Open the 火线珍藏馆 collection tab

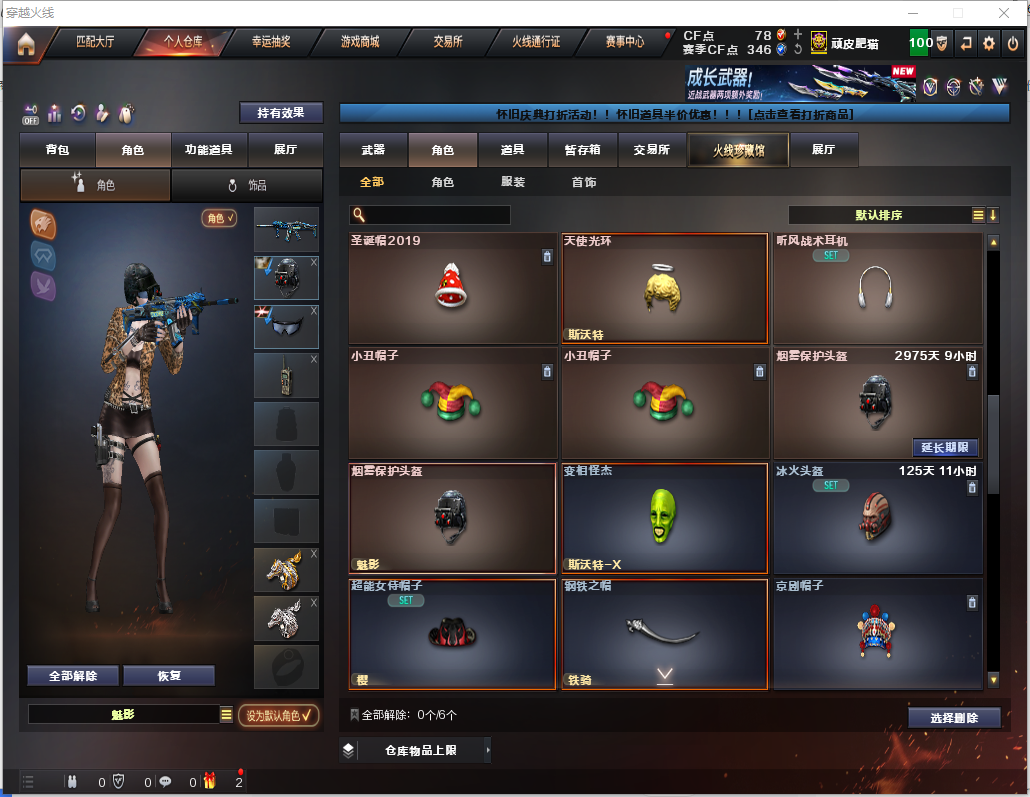(738, 150)
